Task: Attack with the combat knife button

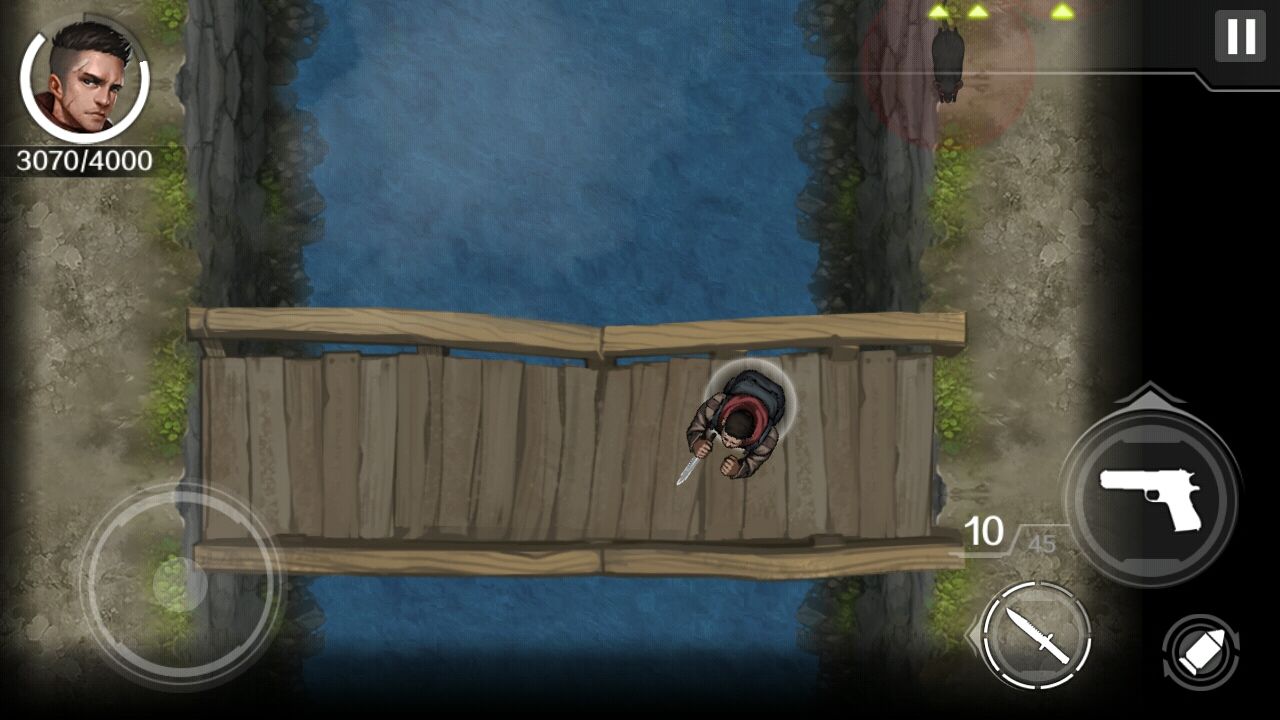Action: click(1036, 635)
